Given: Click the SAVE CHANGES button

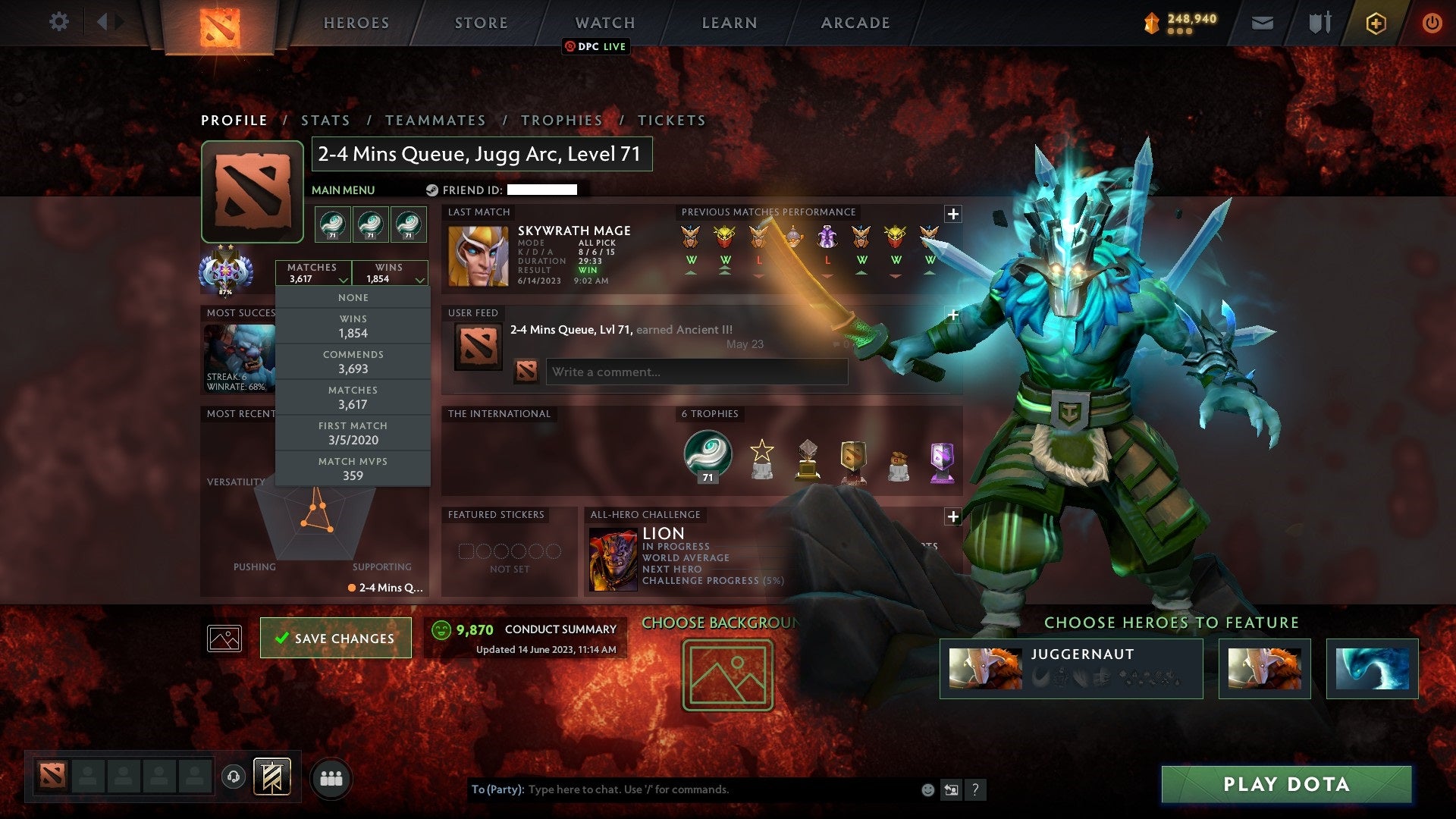Looking at the screenshot, I should (335, 638).
